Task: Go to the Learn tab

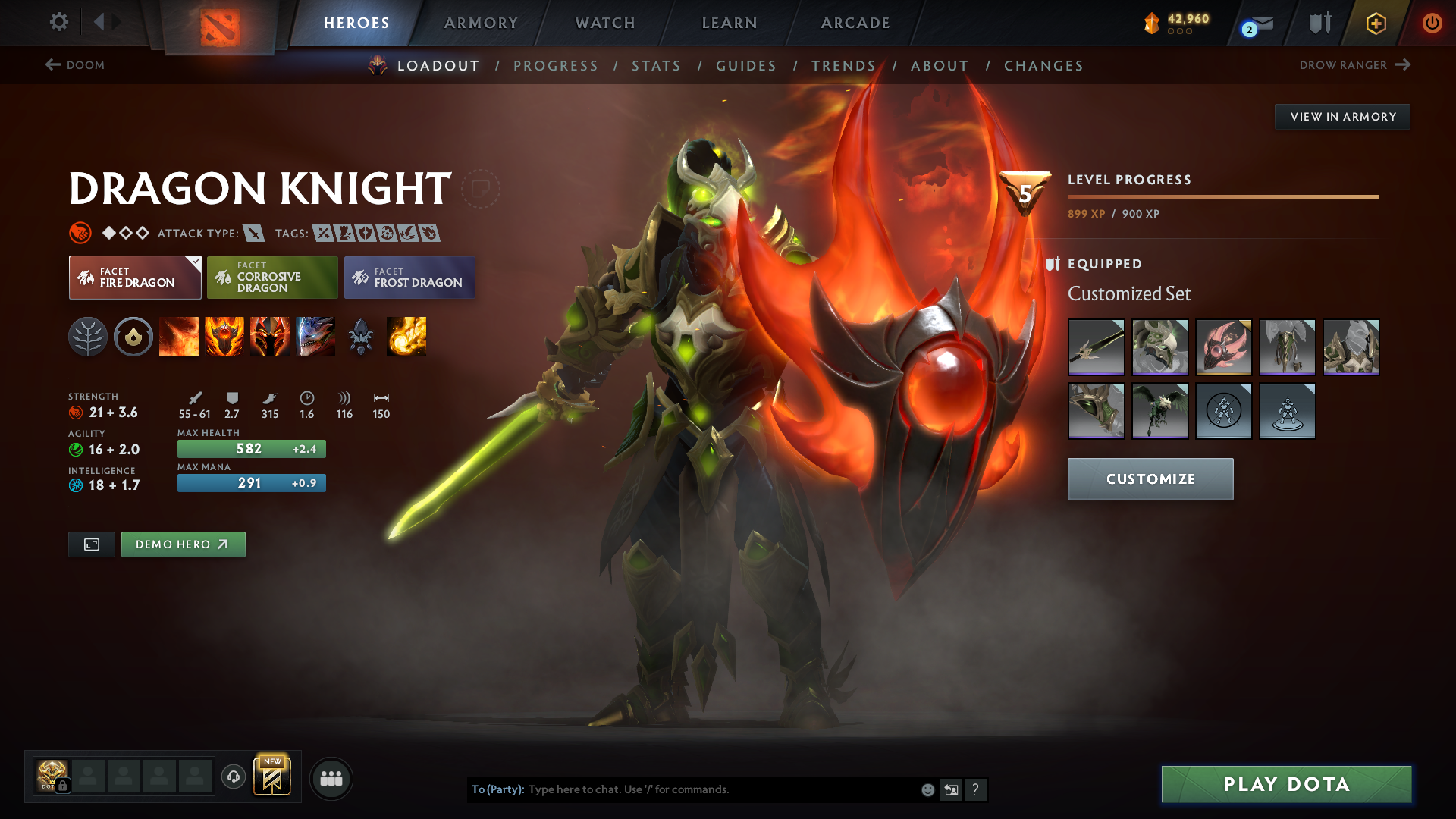Action: pyautogui.click(x=730, y=23)
